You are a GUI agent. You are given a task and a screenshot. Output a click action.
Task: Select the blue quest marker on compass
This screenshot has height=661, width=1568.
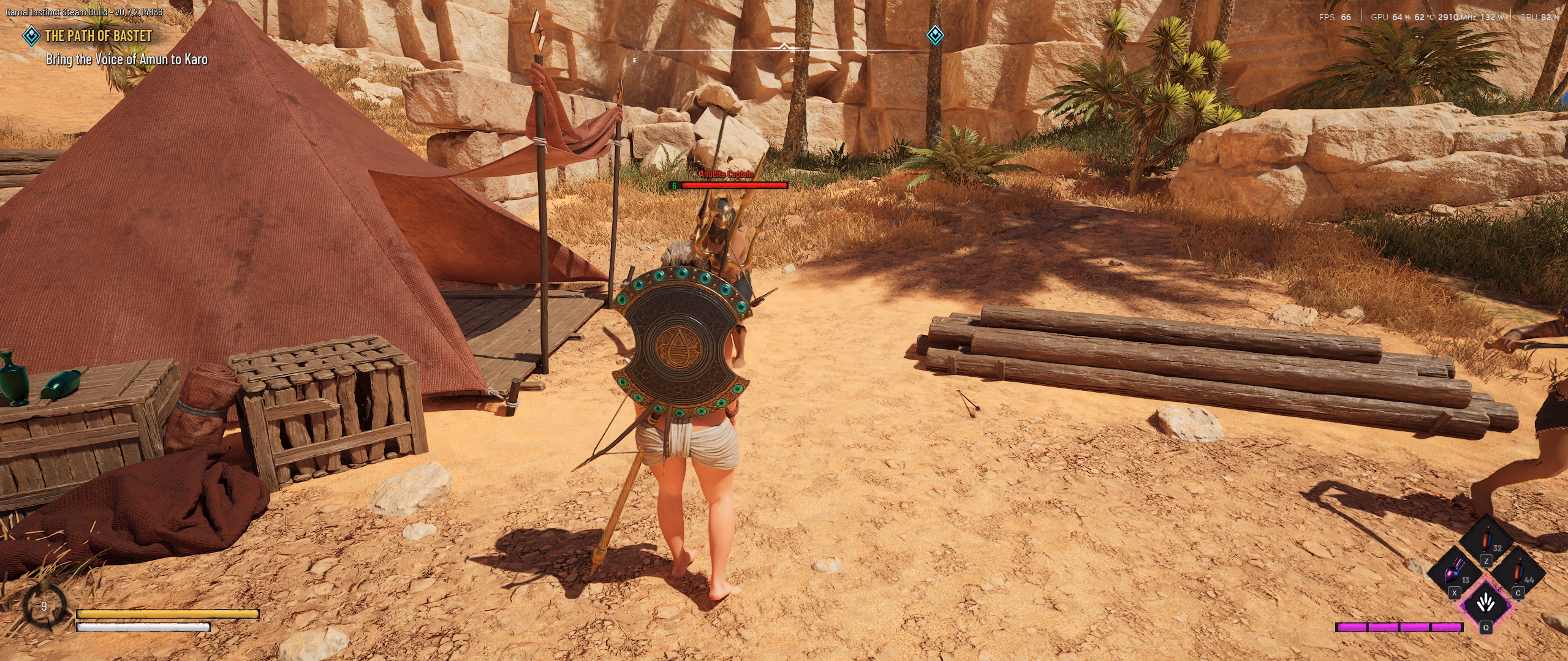(x=934, y=35)
